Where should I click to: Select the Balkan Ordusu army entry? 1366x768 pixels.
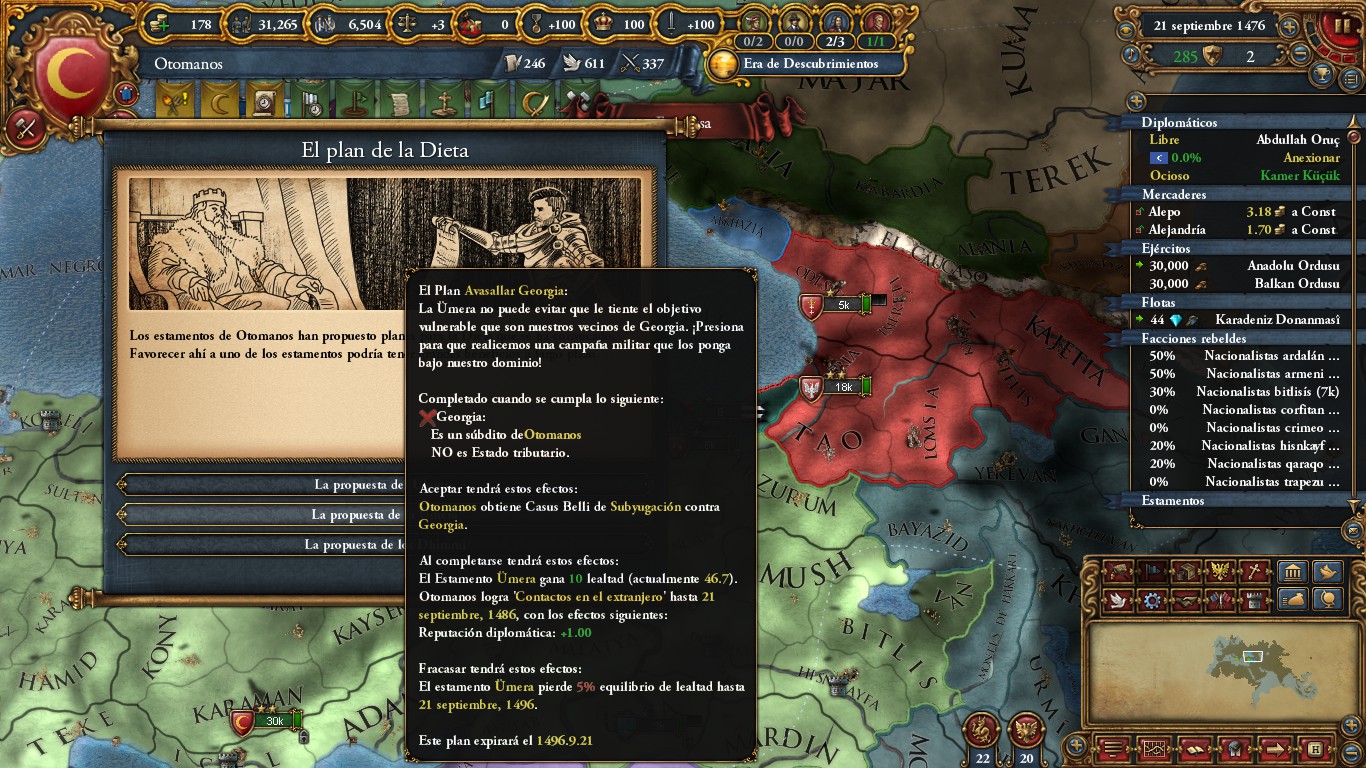[1239, 284]
